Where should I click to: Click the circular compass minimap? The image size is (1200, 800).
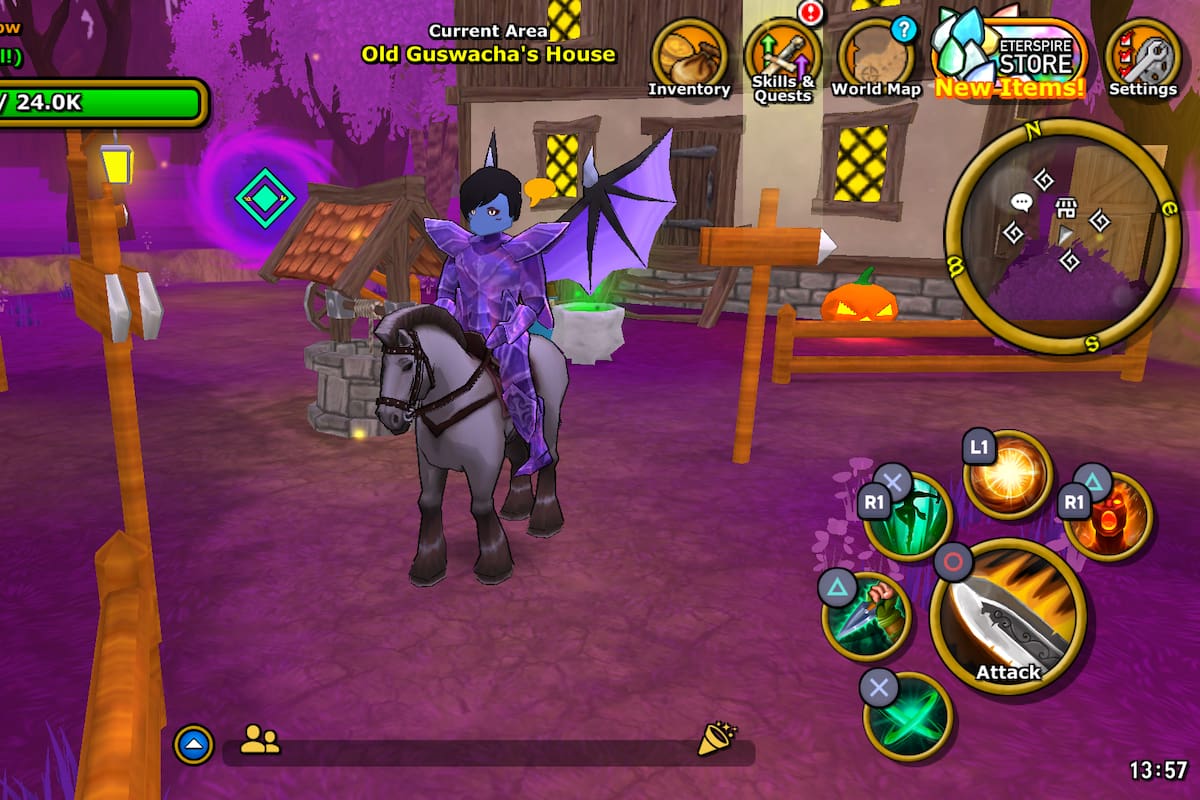click(x=1063, y=236)
